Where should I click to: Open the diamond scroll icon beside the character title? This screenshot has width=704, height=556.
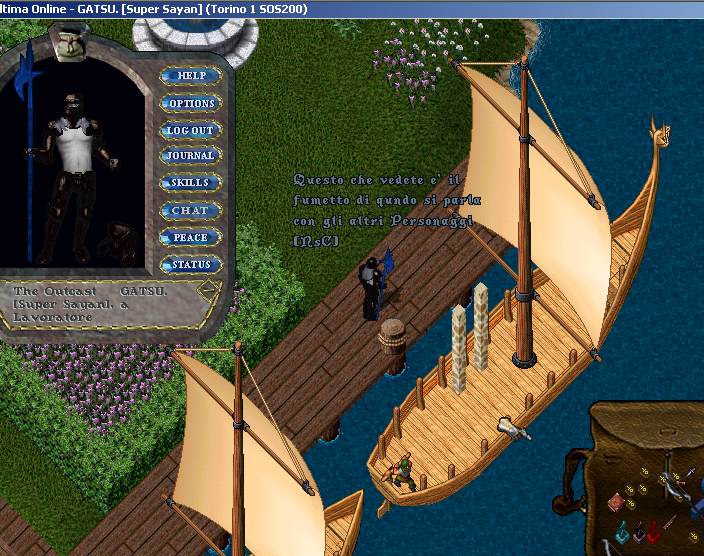(x=209, y=292)
